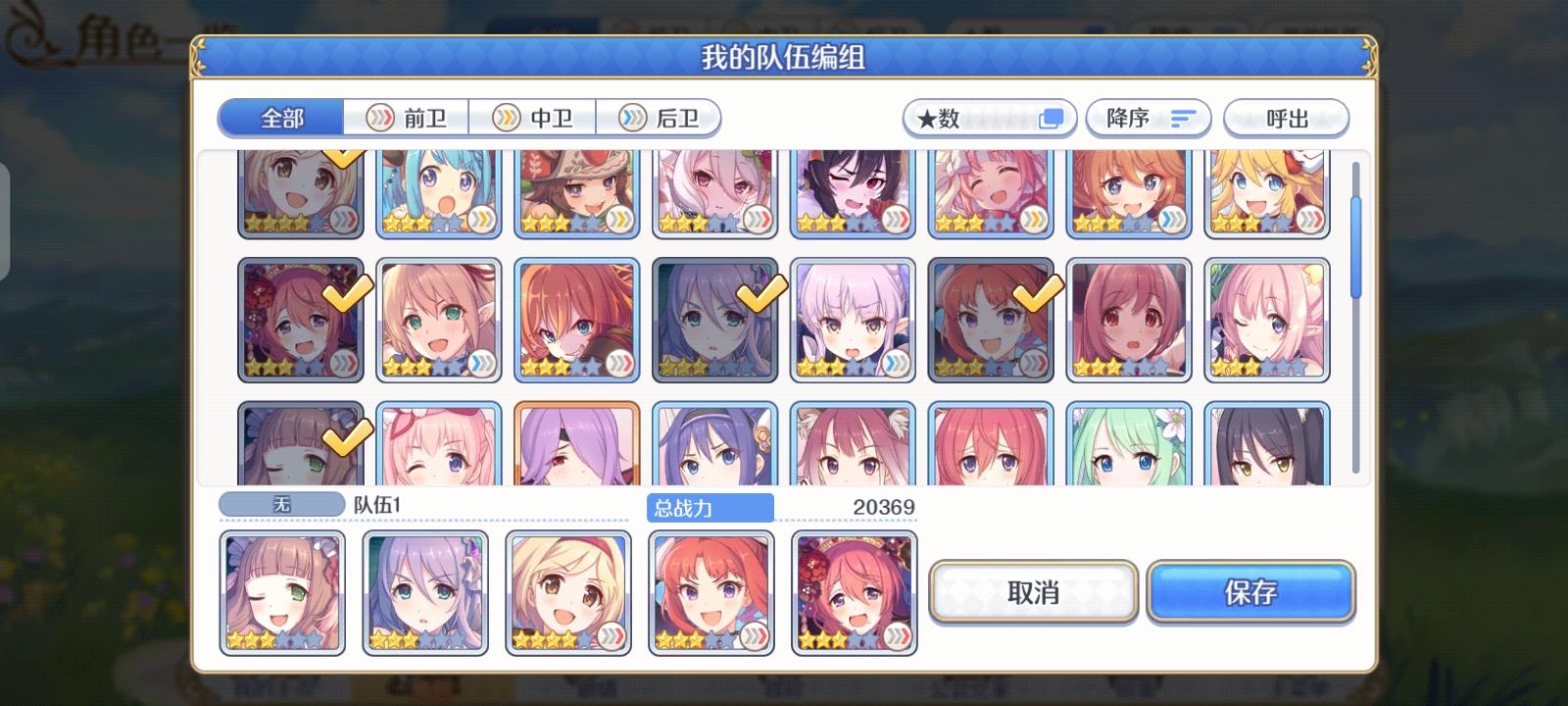Open the 降序 sort order selector
Image resolution: width=1568 pixels, height=706 pixels.
[1148, 118]
